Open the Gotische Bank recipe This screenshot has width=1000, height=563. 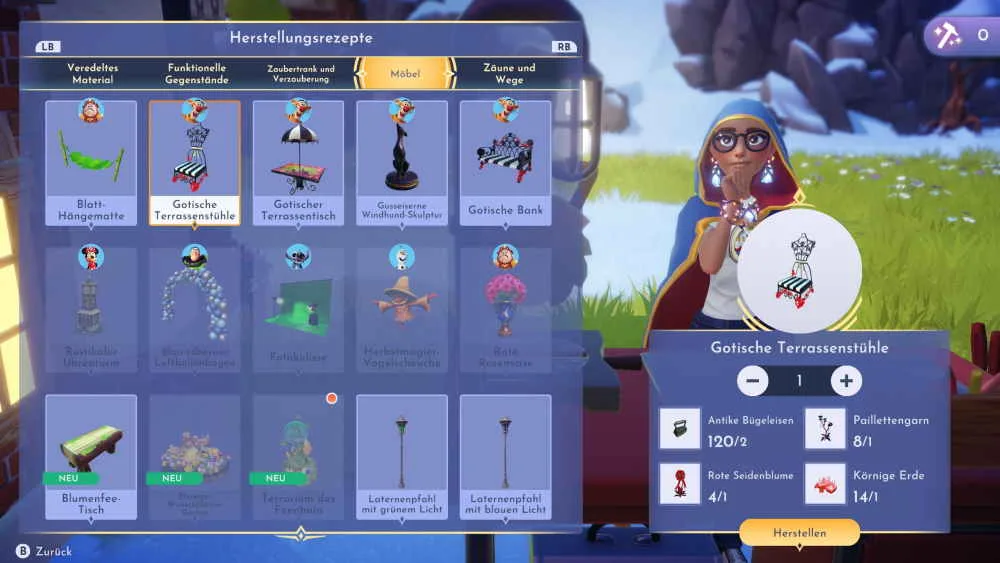tap(505, 162)
